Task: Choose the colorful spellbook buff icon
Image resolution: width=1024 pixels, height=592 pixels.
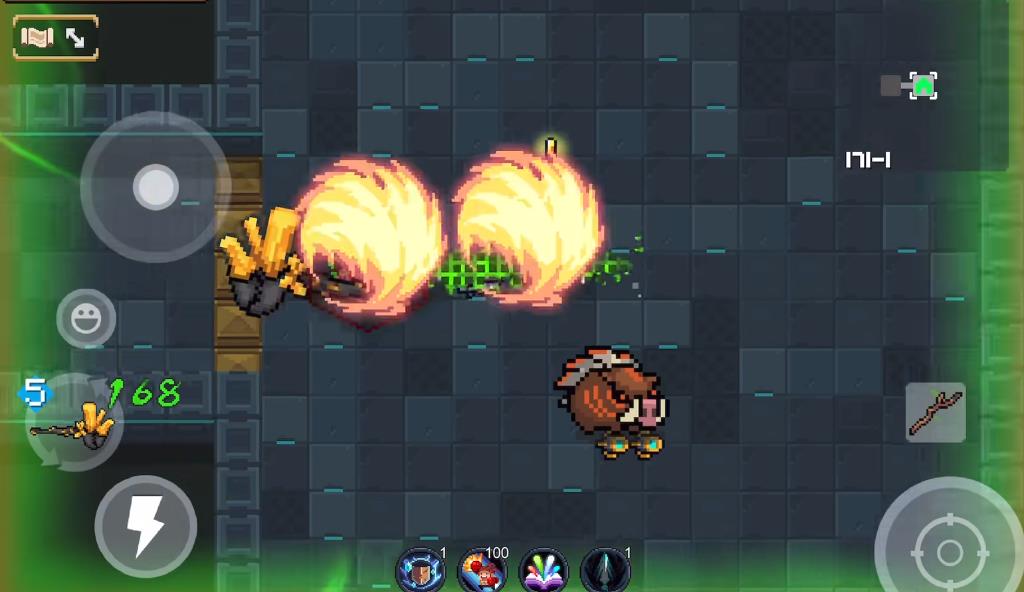Action: (544, 570)
